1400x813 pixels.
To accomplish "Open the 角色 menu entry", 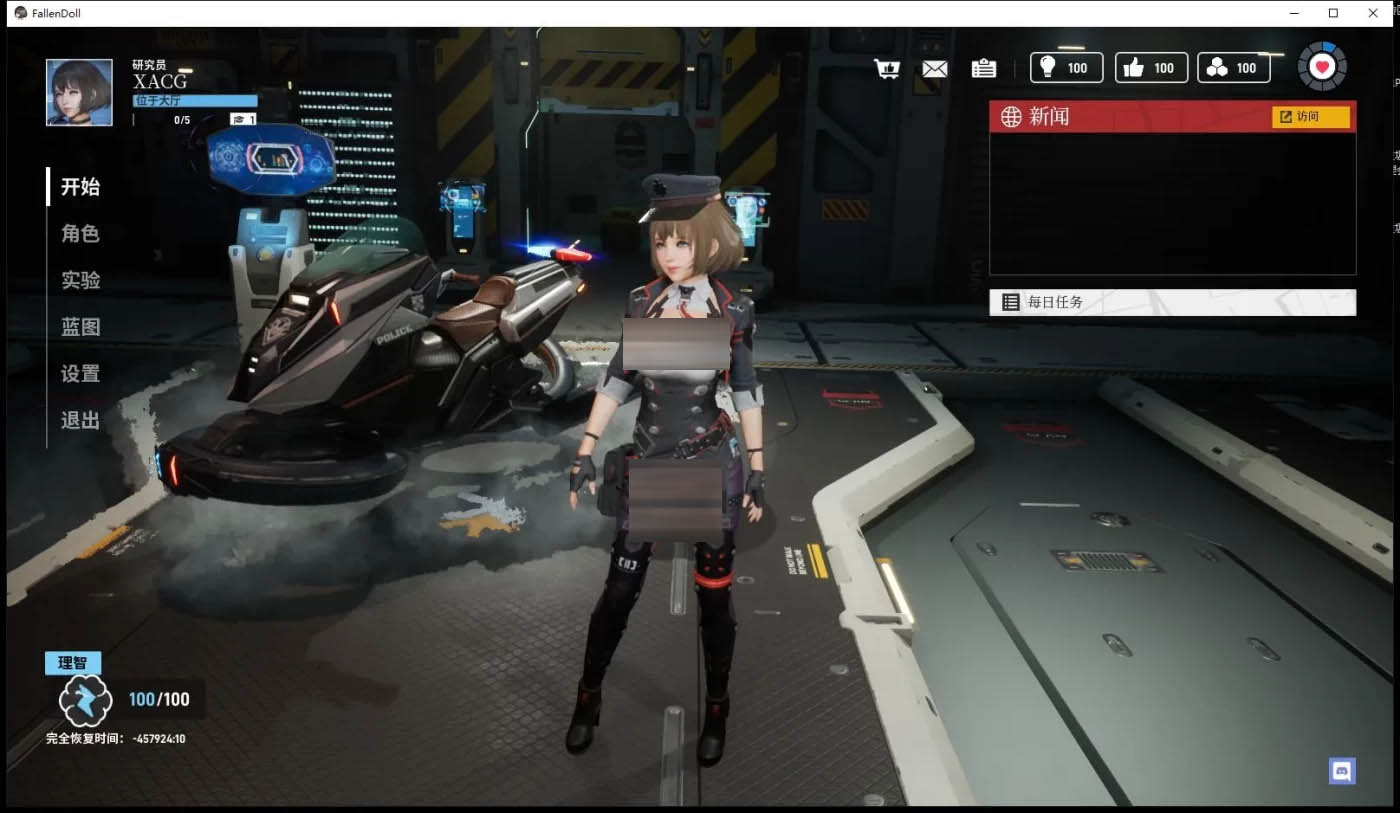I will pos(80,234).
